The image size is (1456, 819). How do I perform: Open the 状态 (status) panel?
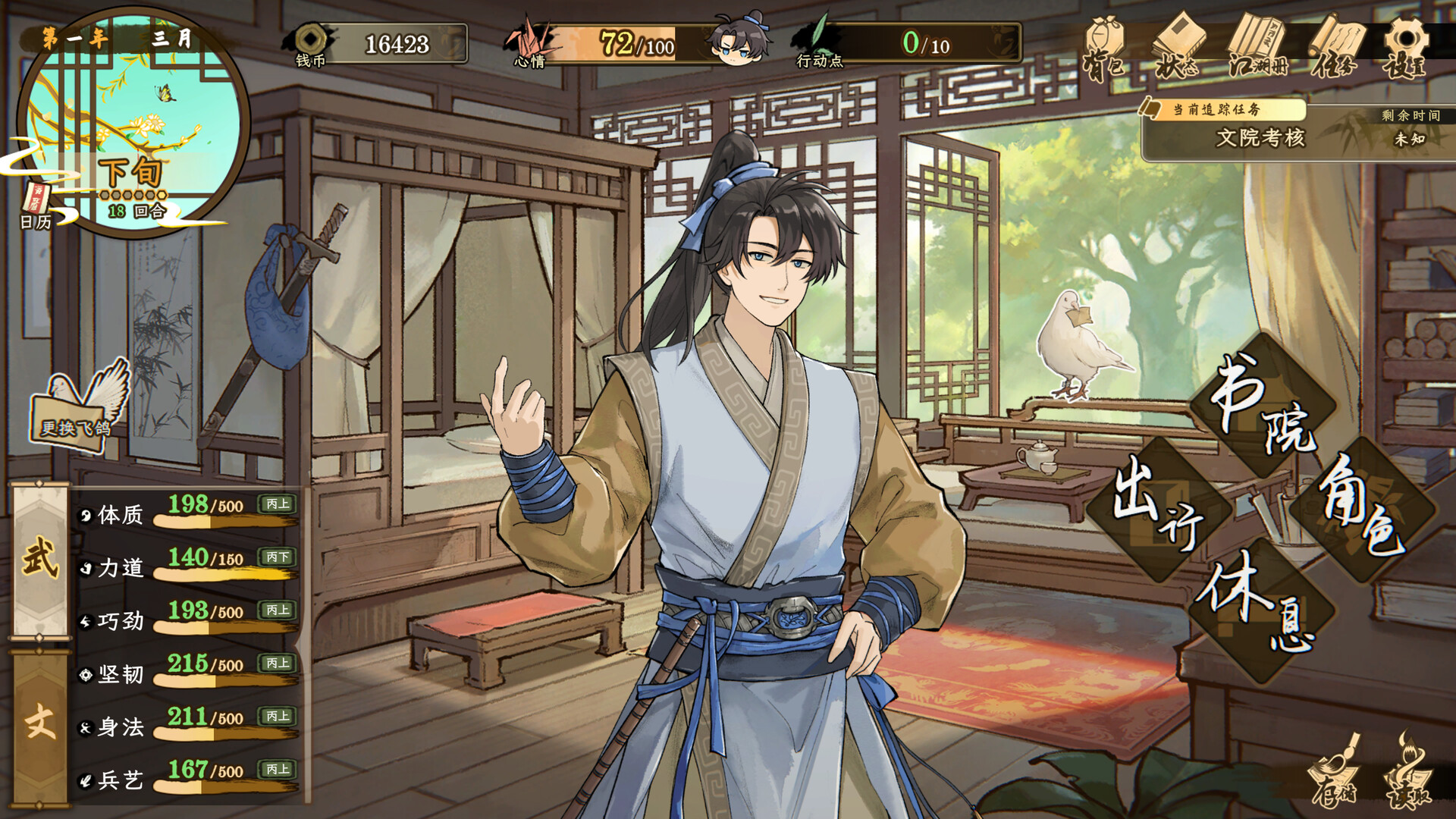pyautogui.click(x=1181, y=42)
